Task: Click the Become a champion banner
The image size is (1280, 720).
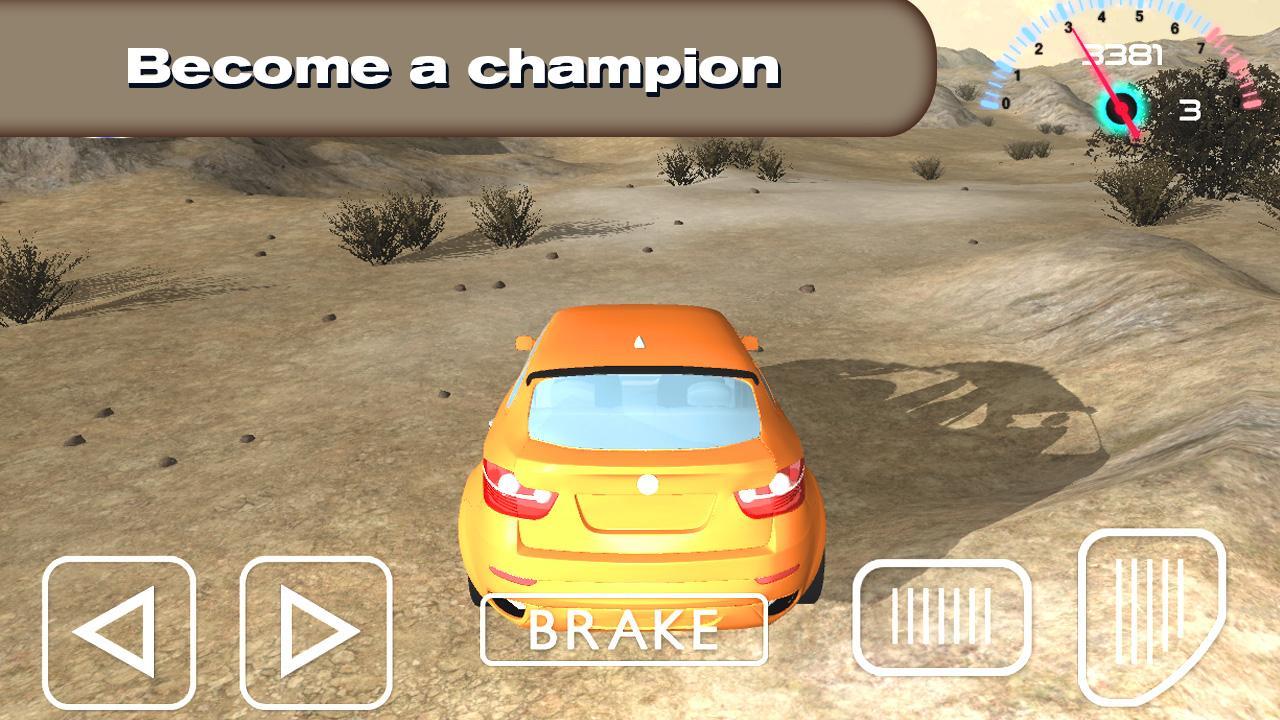Action: coord(455,65)
